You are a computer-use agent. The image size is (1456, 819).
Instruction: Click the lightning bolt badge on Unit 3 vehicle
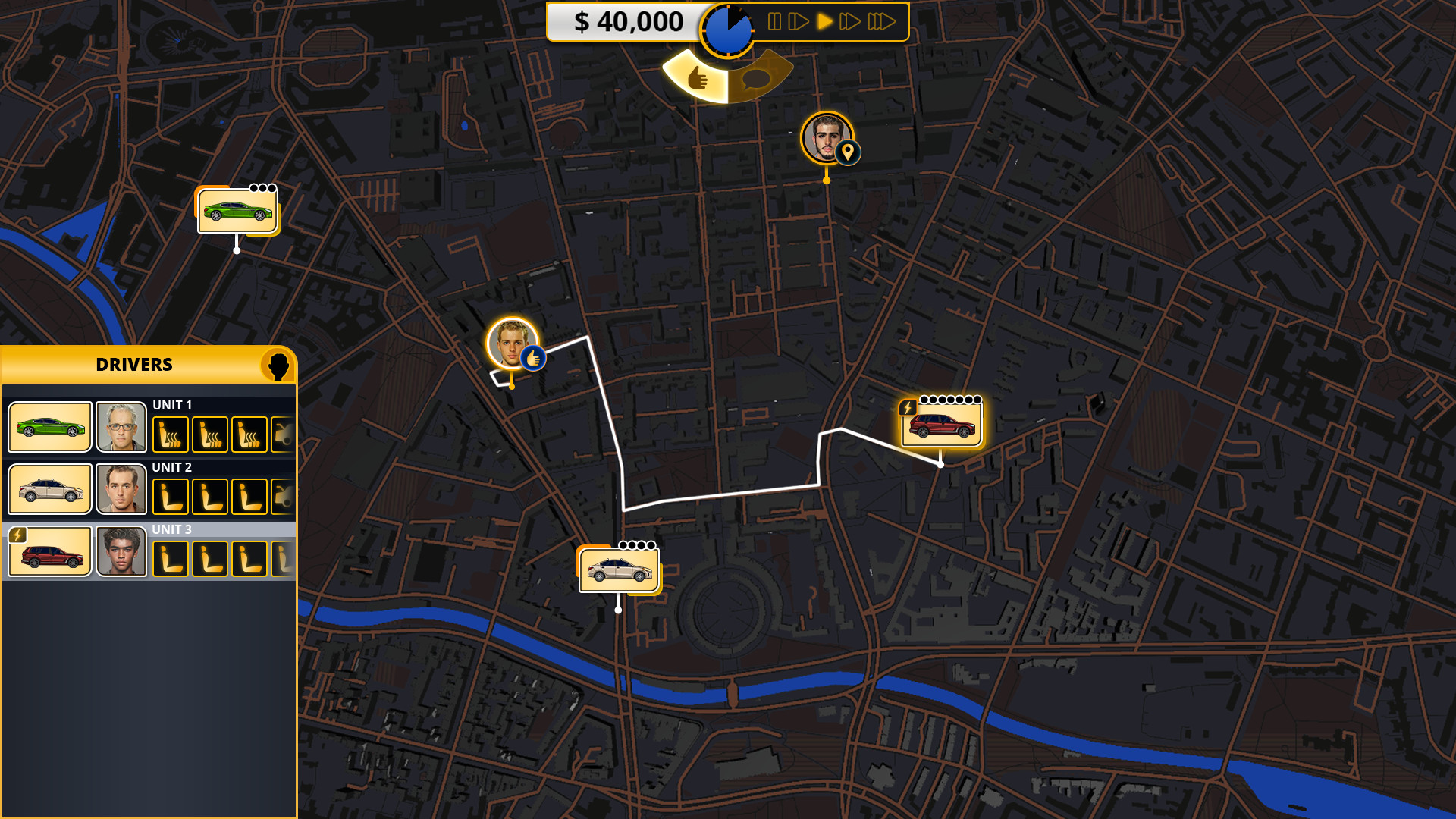pos(17,536)
